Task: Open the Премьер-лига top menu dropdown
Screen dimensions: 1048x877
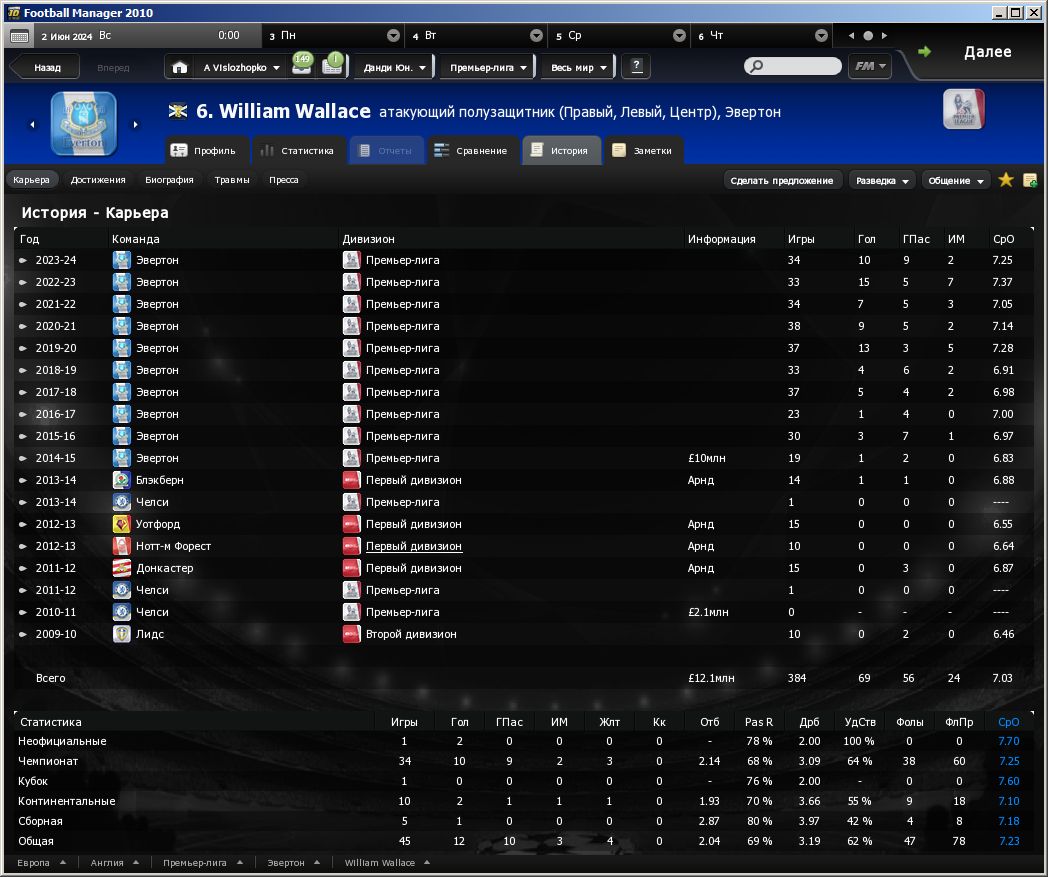Action: [488, 68]
